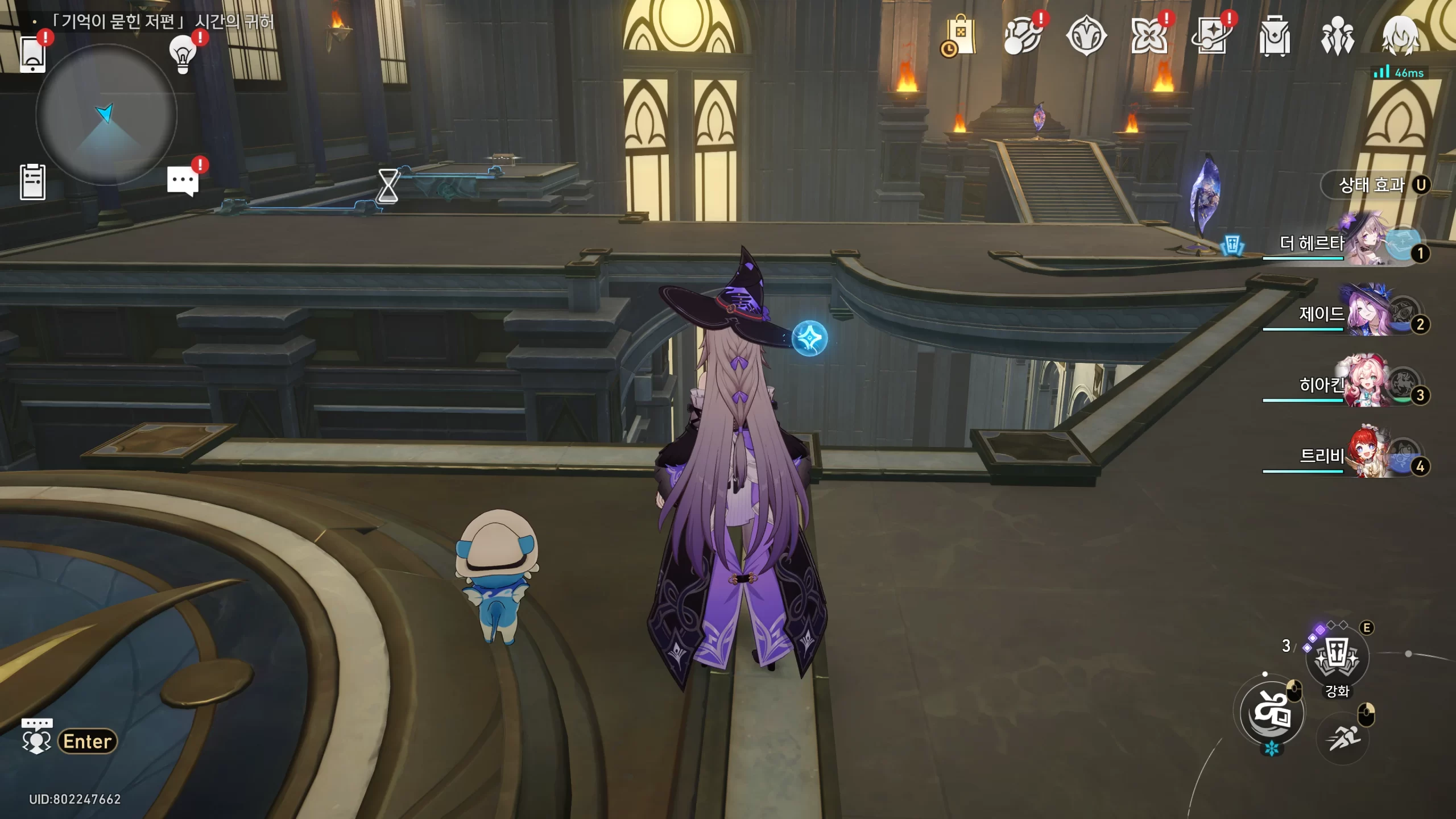Open the character avatar portrait icon

point(1400,36)
